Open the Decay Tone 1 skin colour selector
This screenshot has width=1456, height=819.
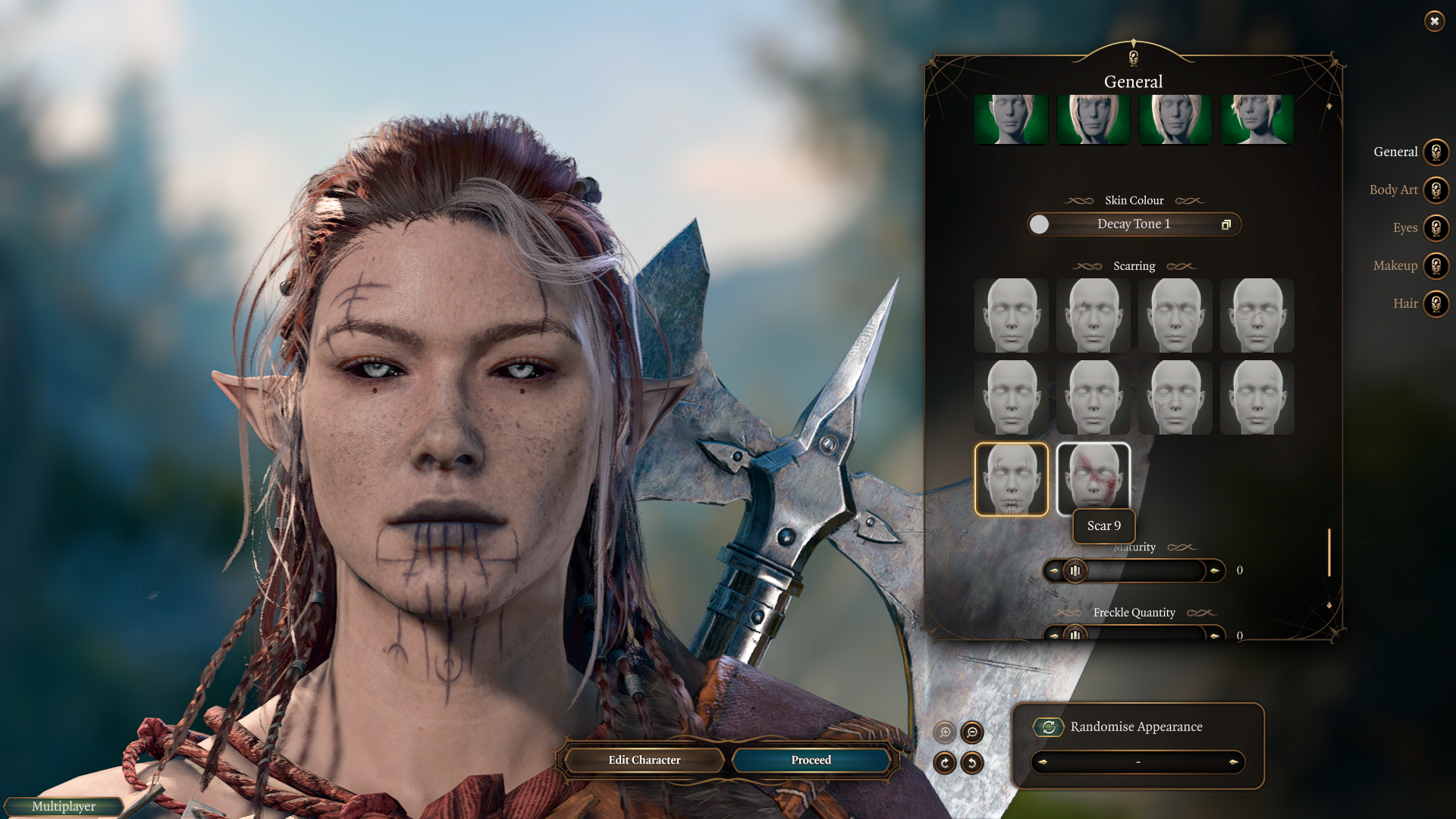coord(1134,224)
